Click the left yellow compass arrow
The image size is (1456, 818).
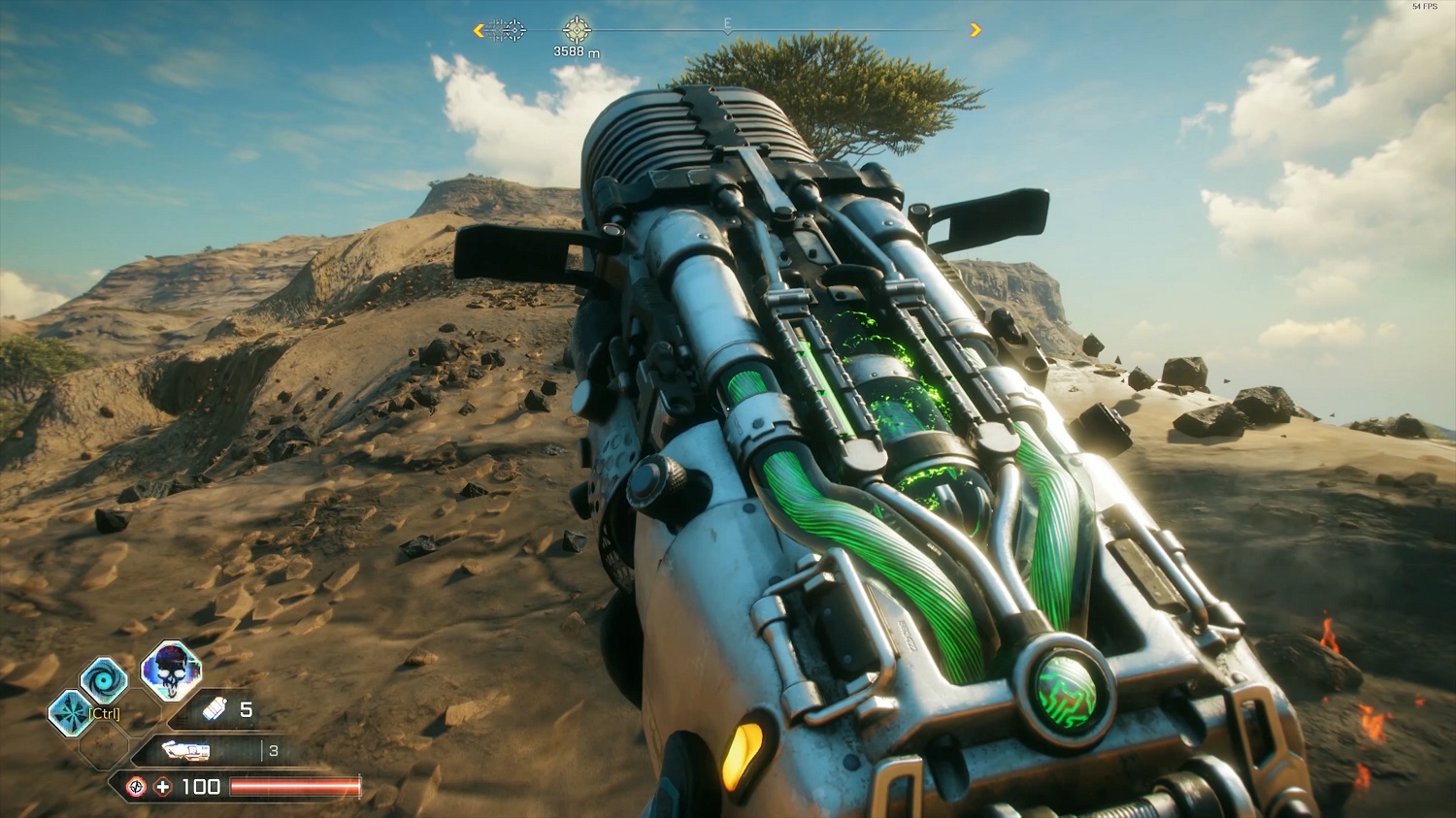coord(479,30)
